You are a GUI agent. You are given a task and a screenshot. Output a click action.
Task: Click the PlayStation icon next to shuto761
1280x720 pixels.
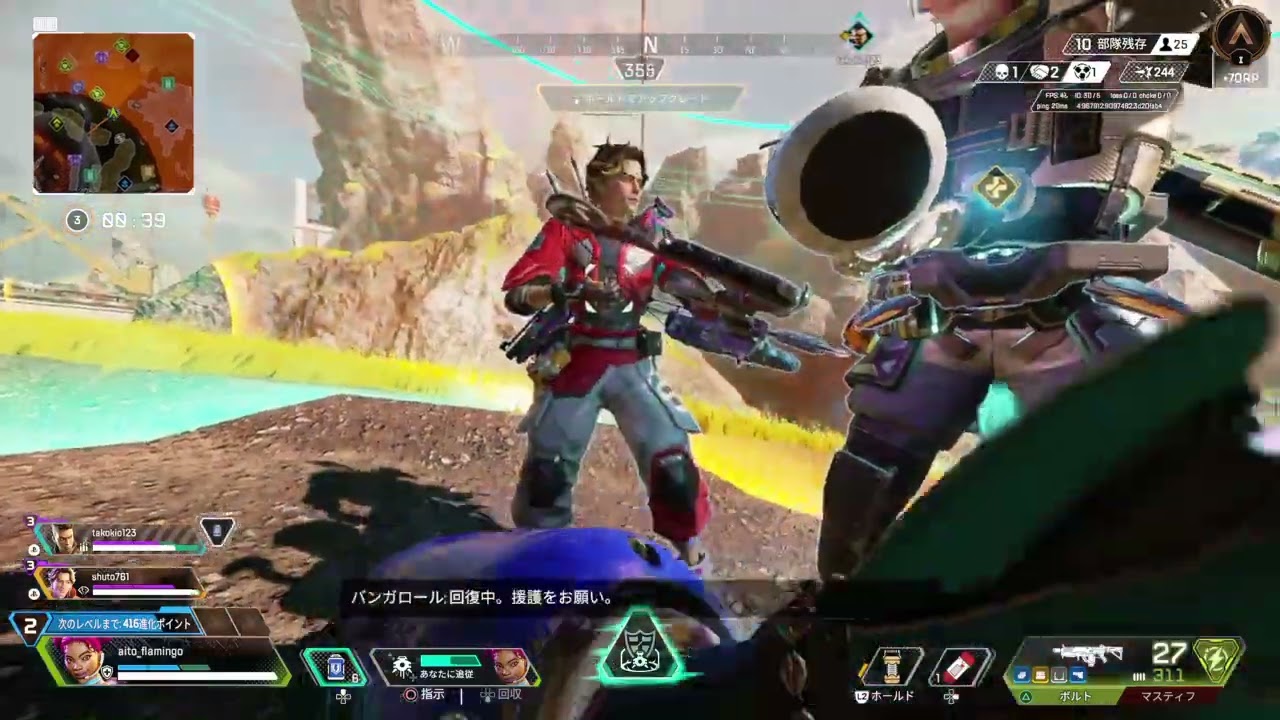pyautogui.click(x=35, y=593)
